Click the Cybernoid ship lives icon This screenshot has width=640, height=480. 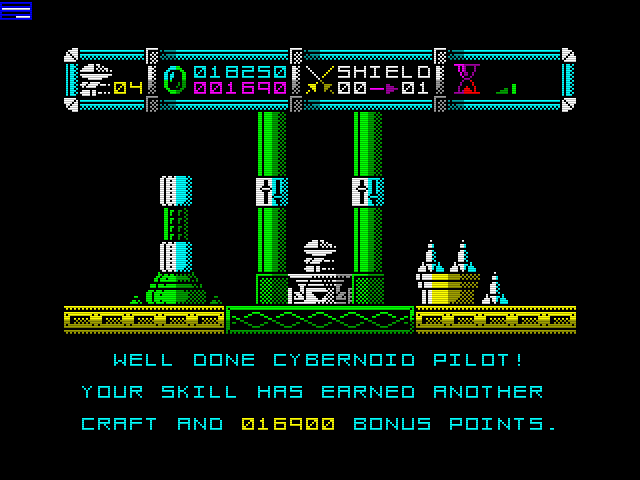(95, 78)
